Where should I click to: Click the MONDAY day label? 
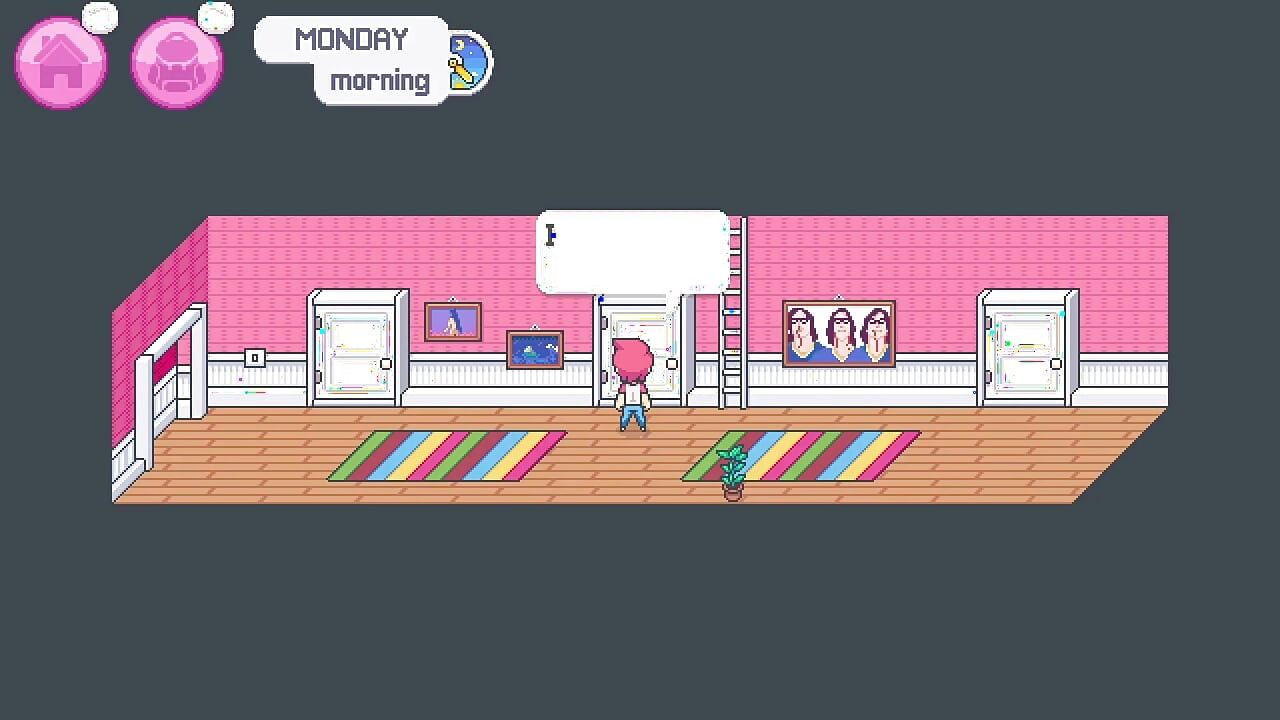(350, 39)
